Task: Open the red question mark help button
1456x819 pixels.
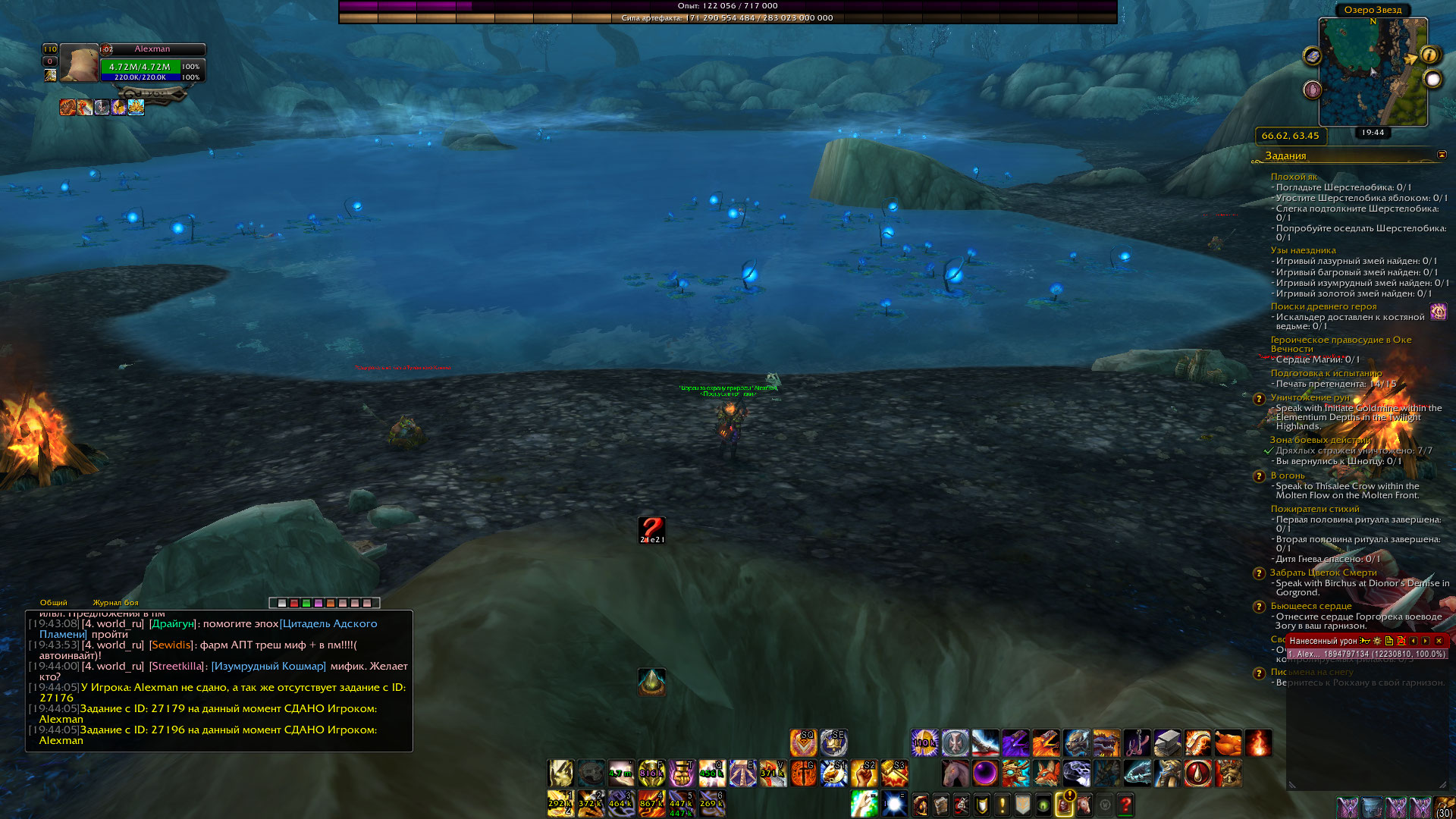Action: (1125, 805)
